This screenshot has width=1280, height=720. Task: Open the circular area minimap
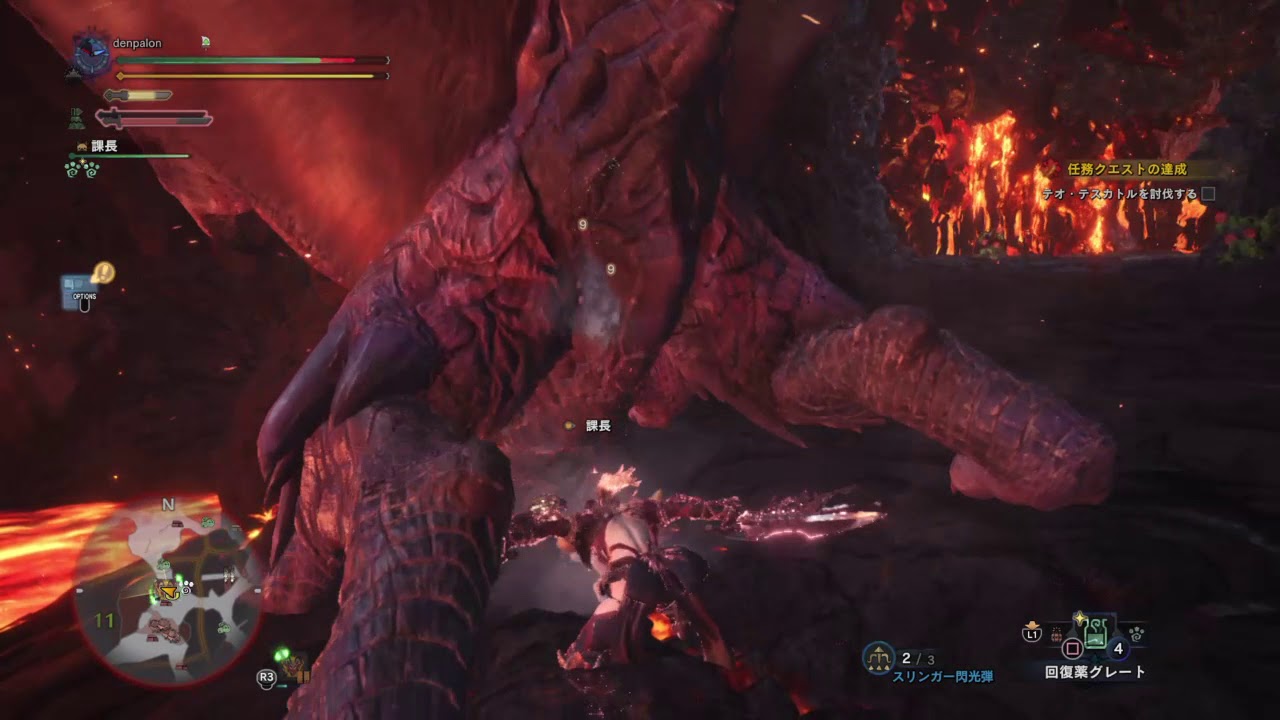click(168, 588)
